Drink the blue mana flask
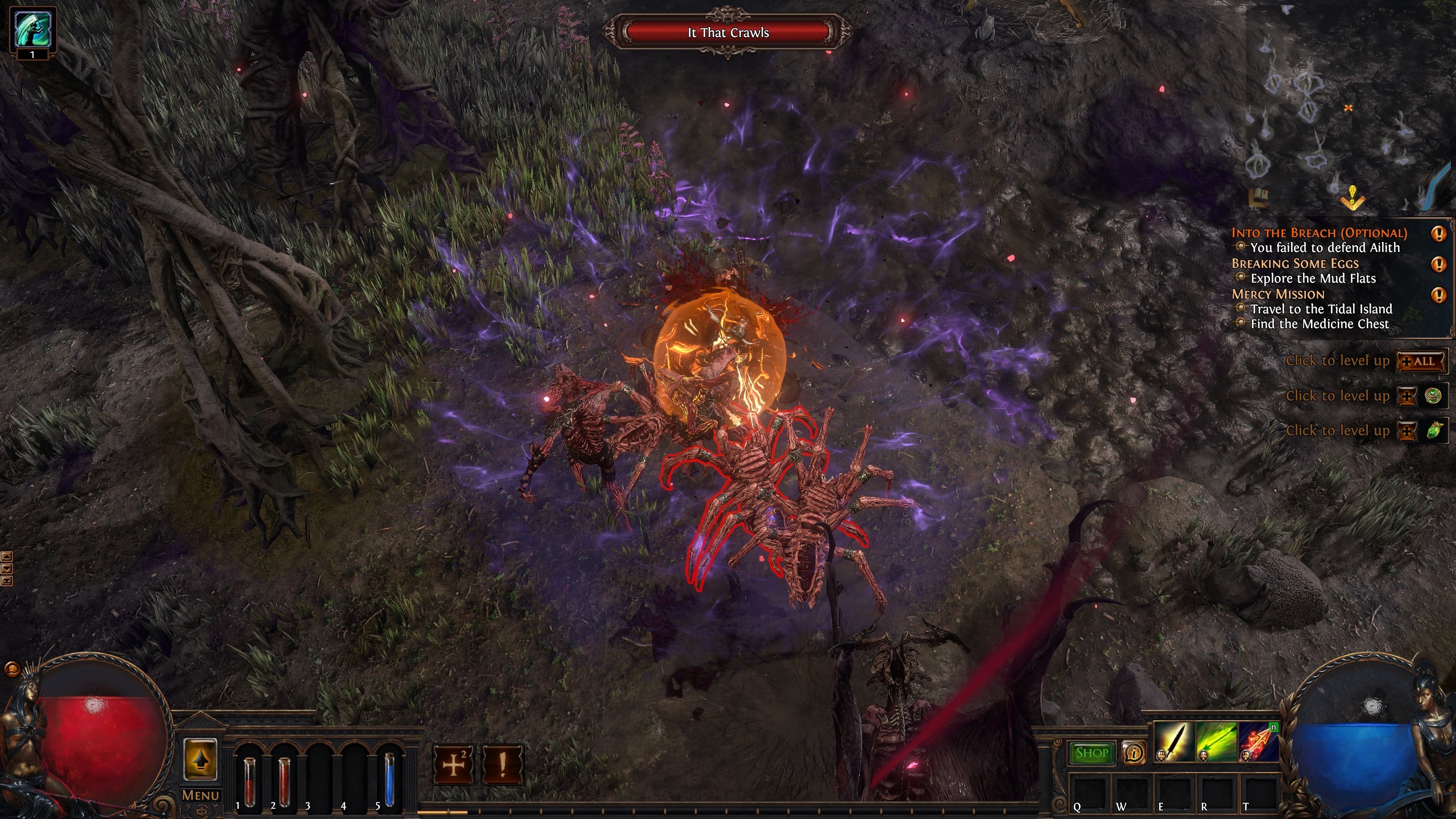 tap(390, 779)
